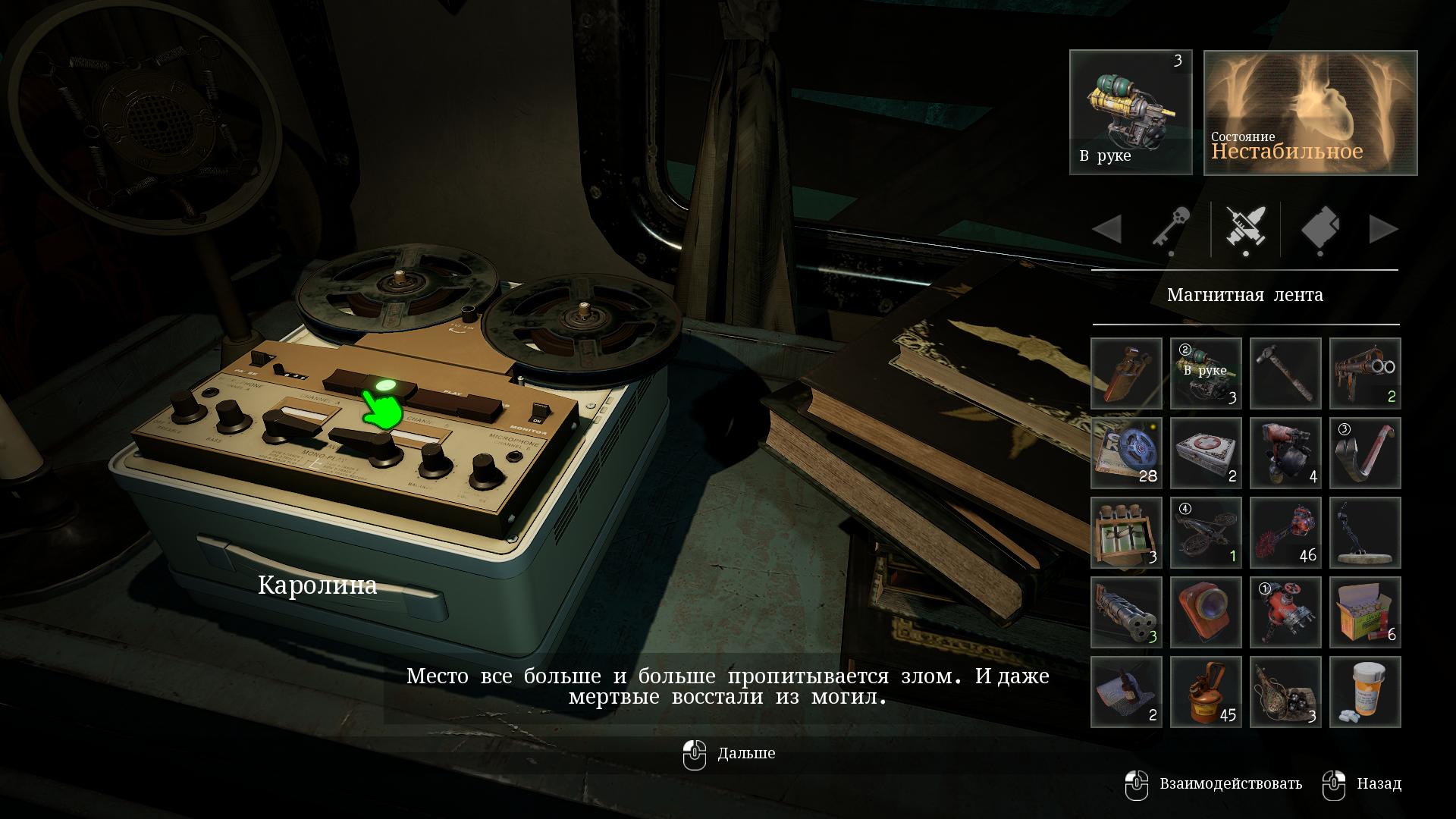Select the magnetic tape reel slot
Image resolution: width=1456 pixels, height=819 pixels.
coord(1126,453)
